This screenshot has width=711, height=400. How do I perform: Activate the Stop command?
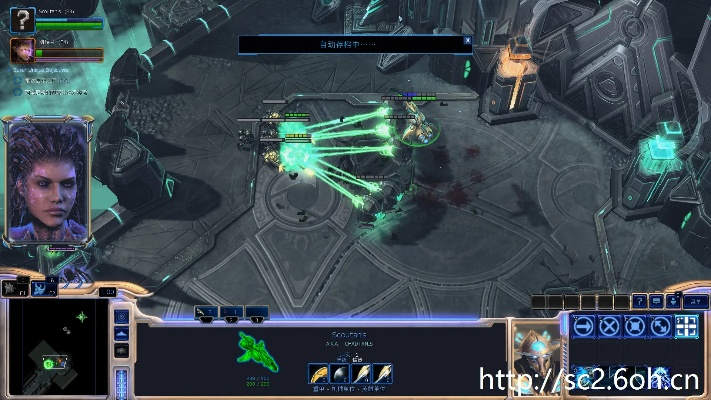(x=609, y=325)
